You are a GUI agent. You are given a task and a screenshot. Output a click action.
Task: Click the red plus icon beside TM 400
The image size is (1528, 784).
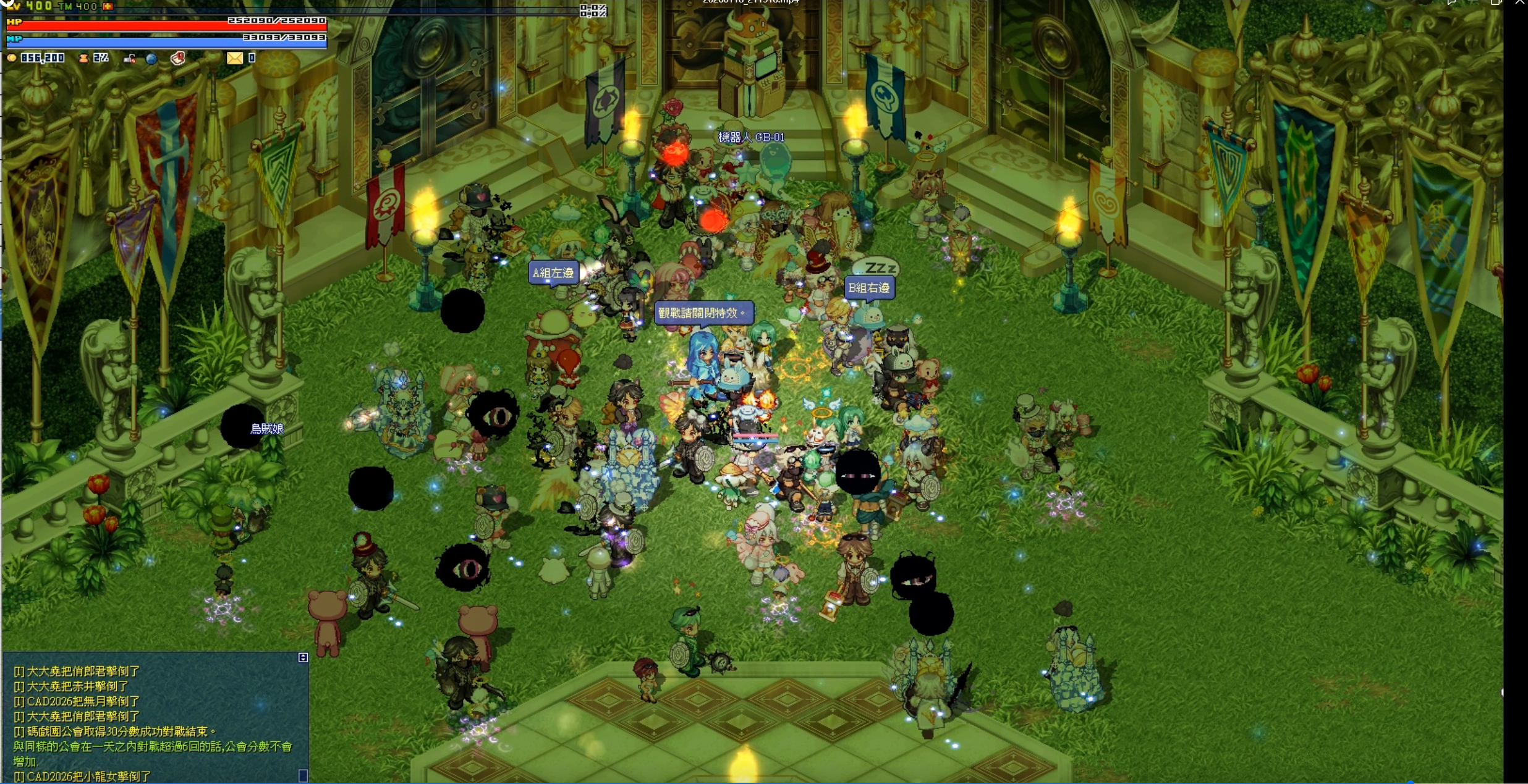click(108, 6)
